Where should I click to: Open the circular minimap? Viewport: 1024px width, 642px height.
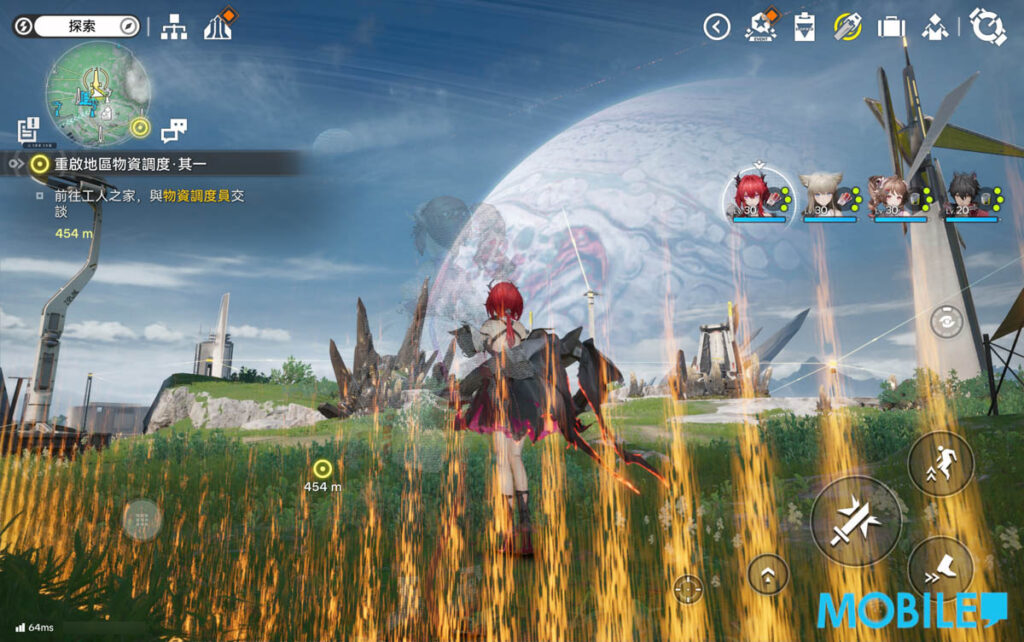coord(97,93)
